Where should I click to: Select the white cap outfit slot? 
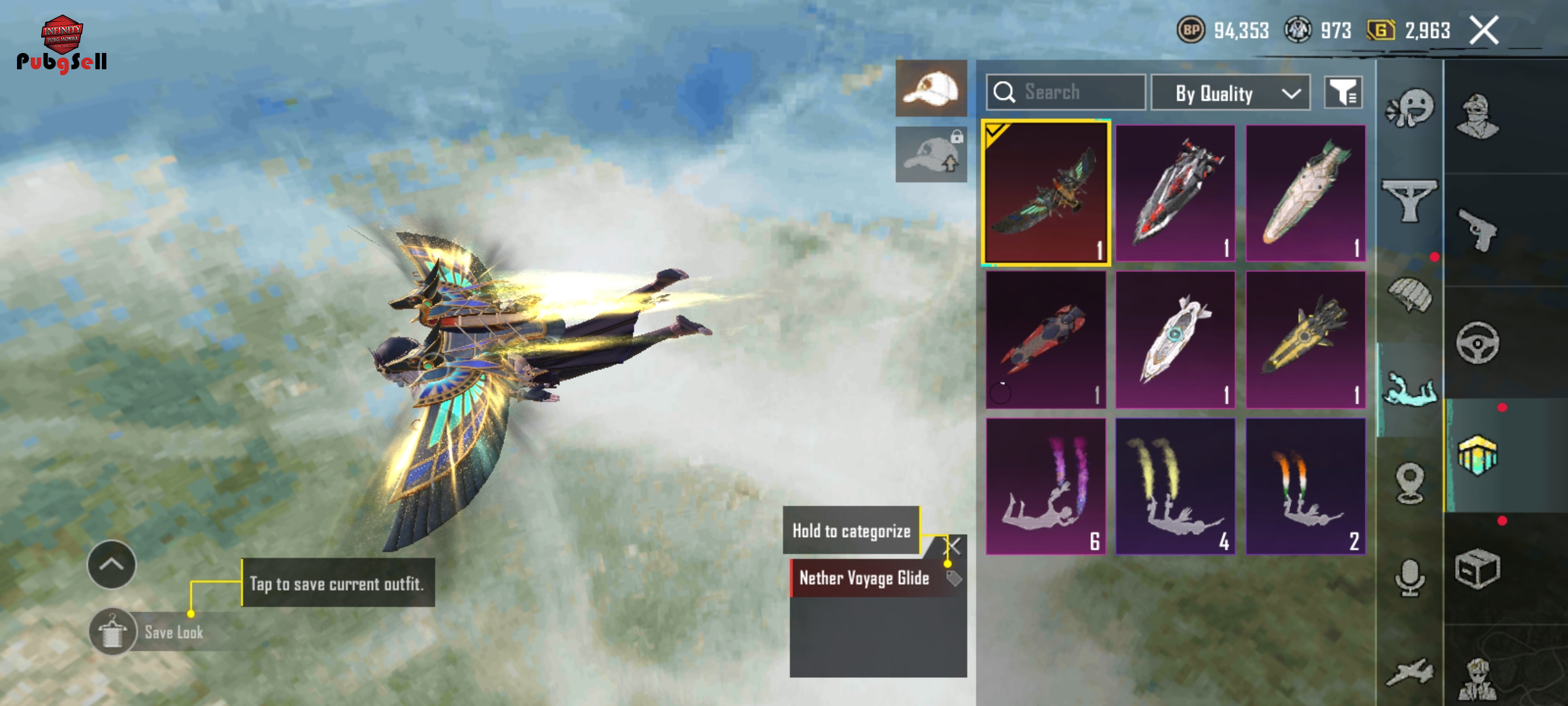coord(931,88)
